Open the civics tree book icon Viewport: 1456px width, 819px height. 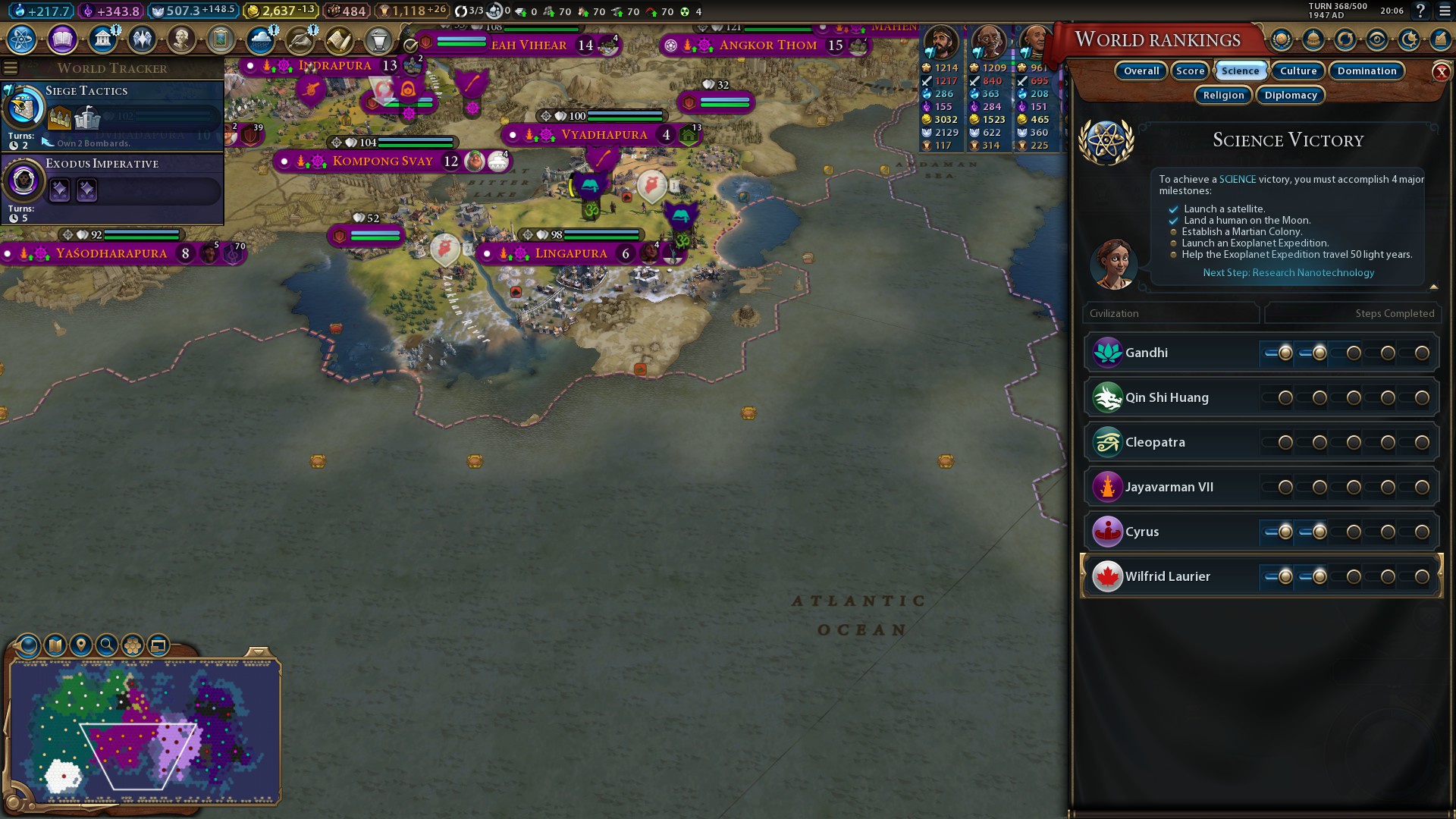pos(62,39)
